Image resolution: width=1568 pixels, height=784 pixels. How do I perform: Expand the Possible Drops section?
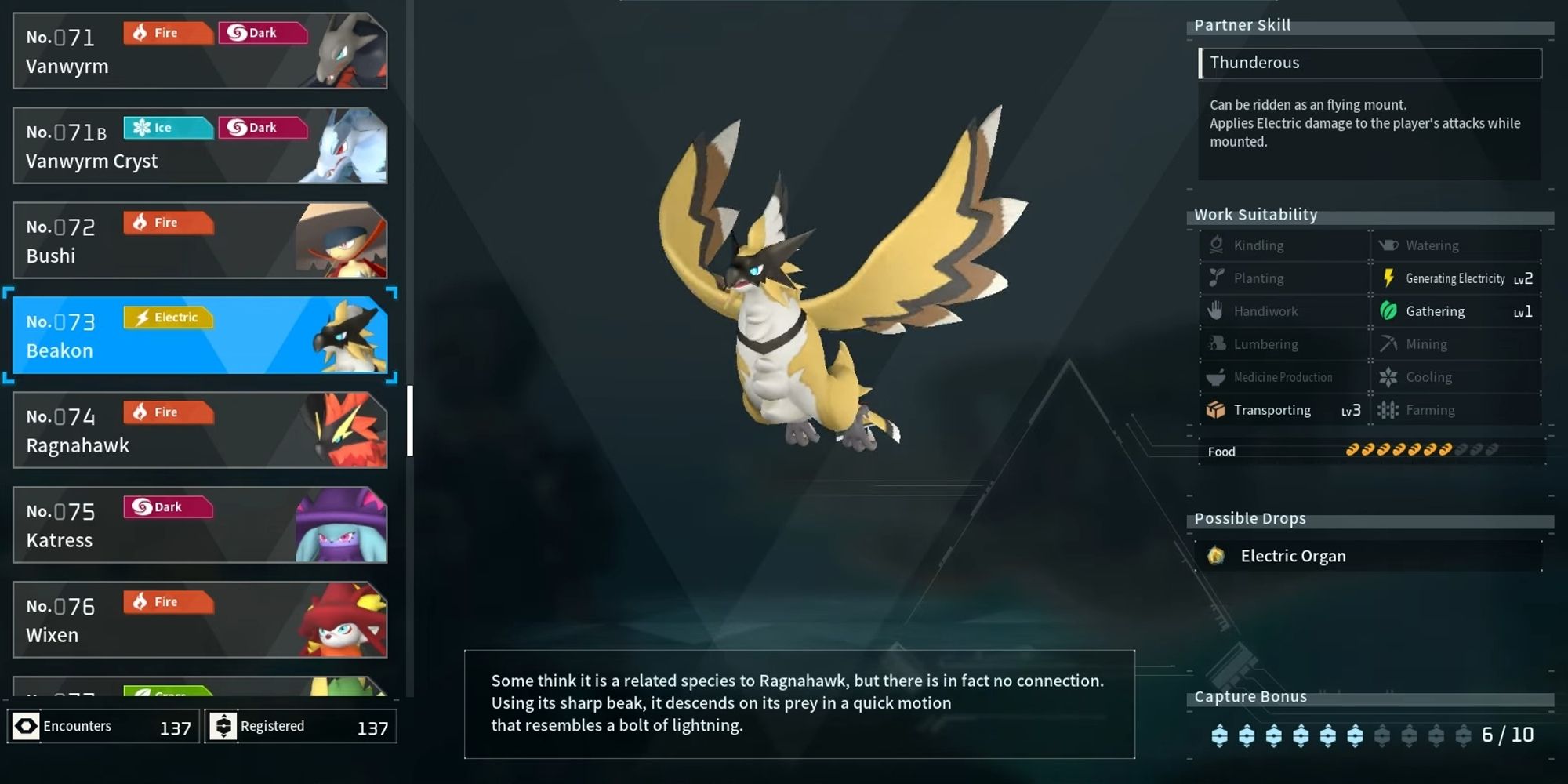coord(1250,518)
